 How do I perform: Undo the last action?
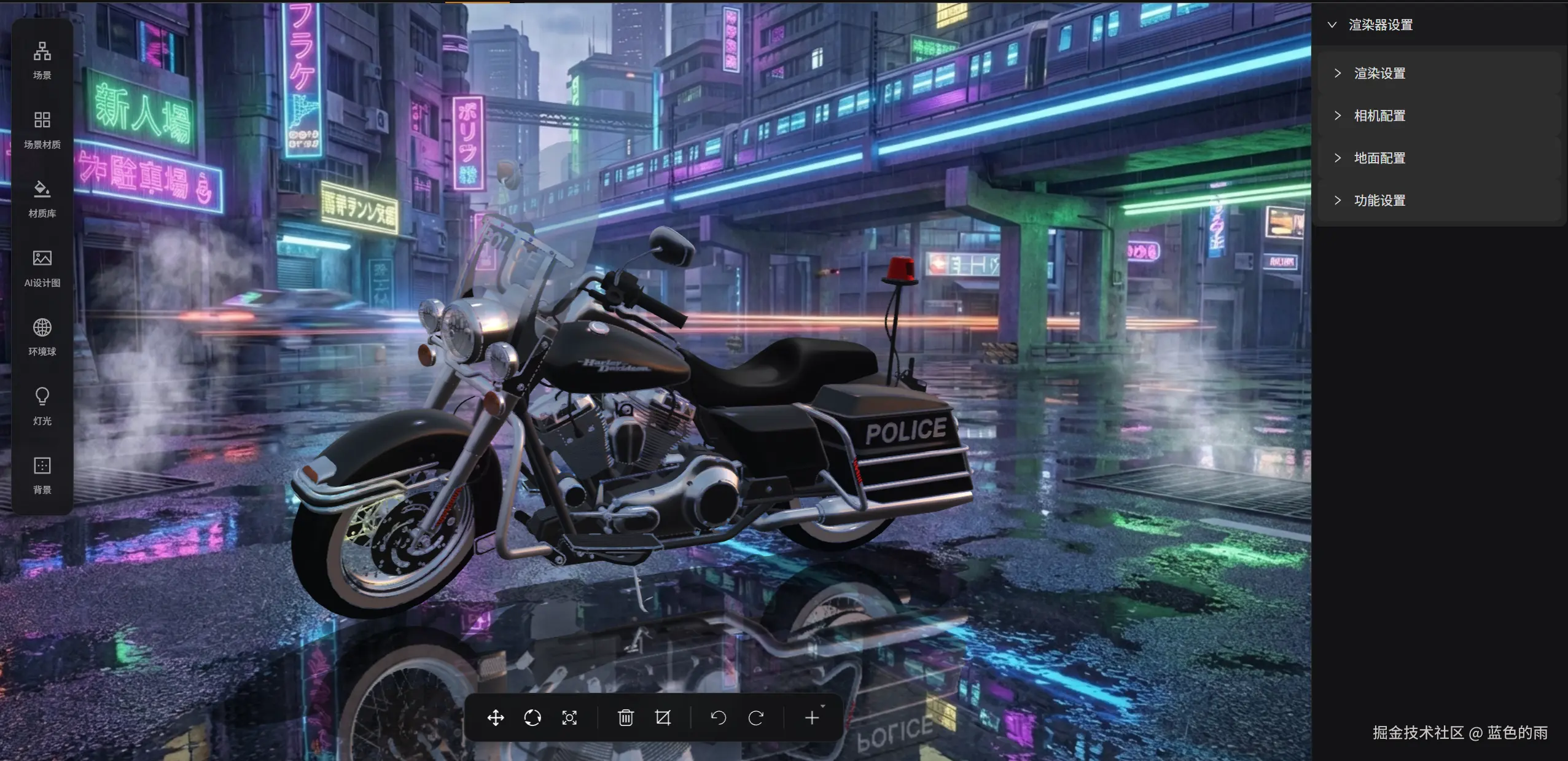pyautogui.click(x=719, y=717)
